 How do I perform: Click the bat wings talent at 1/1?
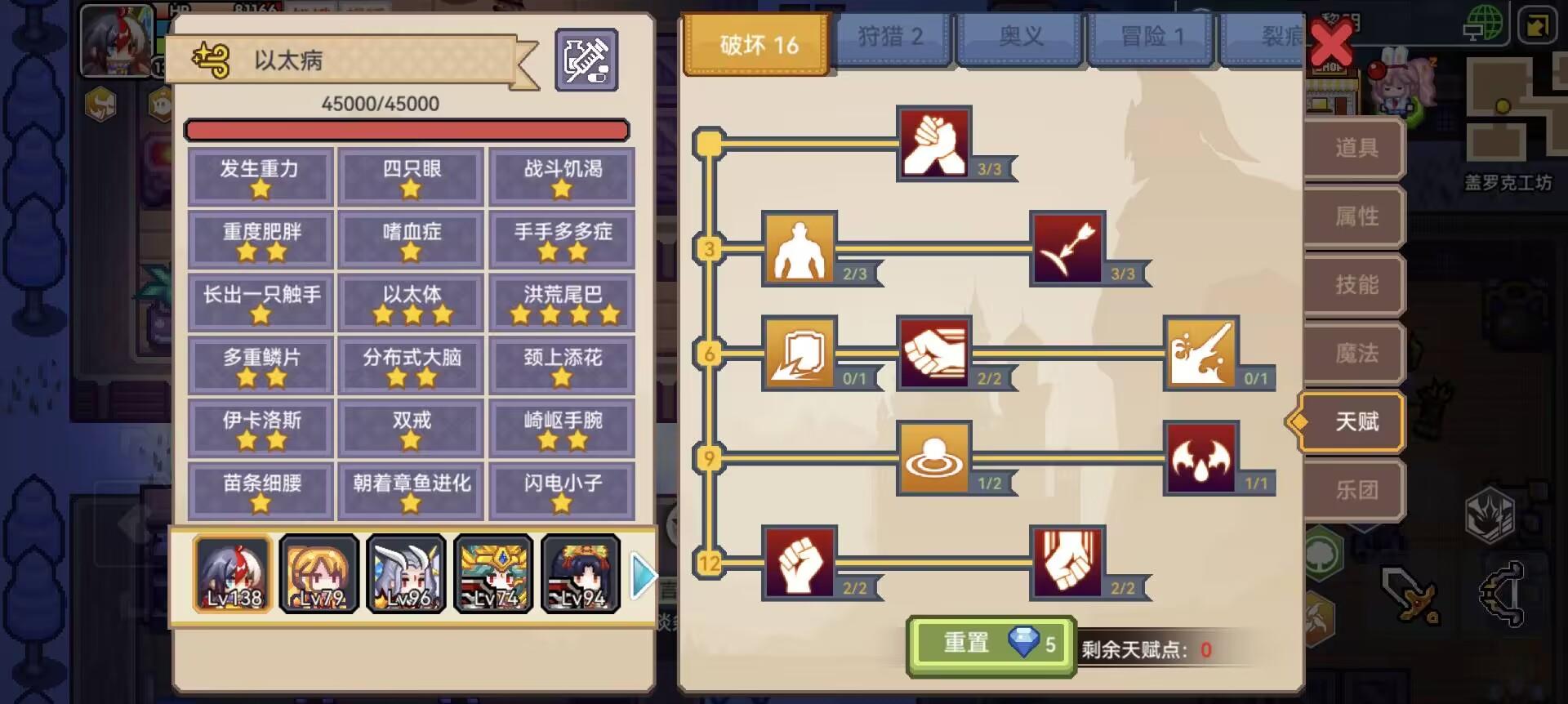pyautogui.click(x=1200, y=457)
